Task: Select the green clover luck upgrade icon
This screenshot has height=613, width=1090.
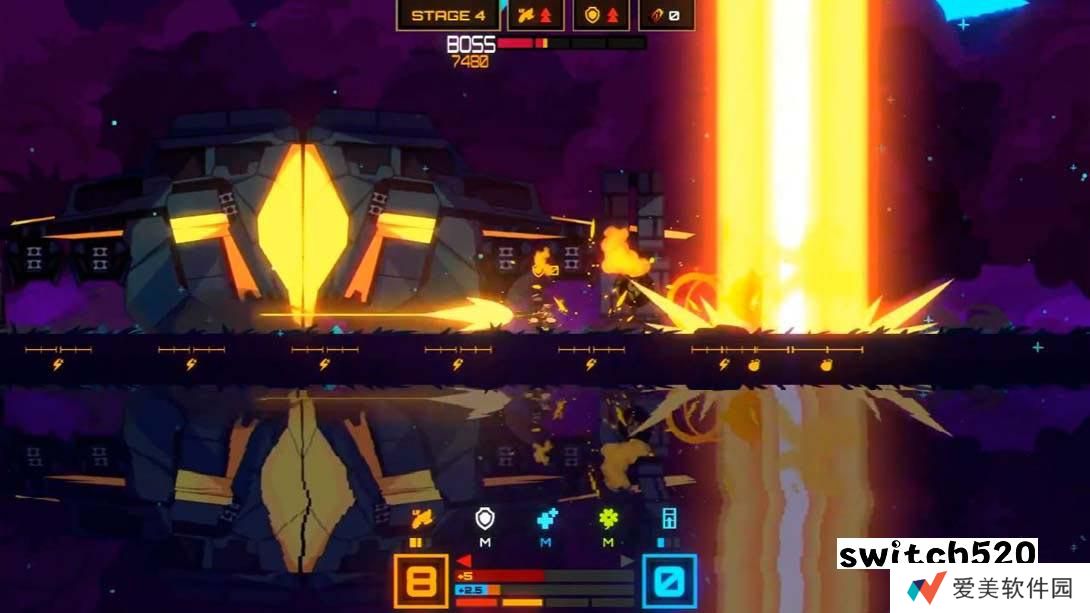Action: [x=608, y=518]
